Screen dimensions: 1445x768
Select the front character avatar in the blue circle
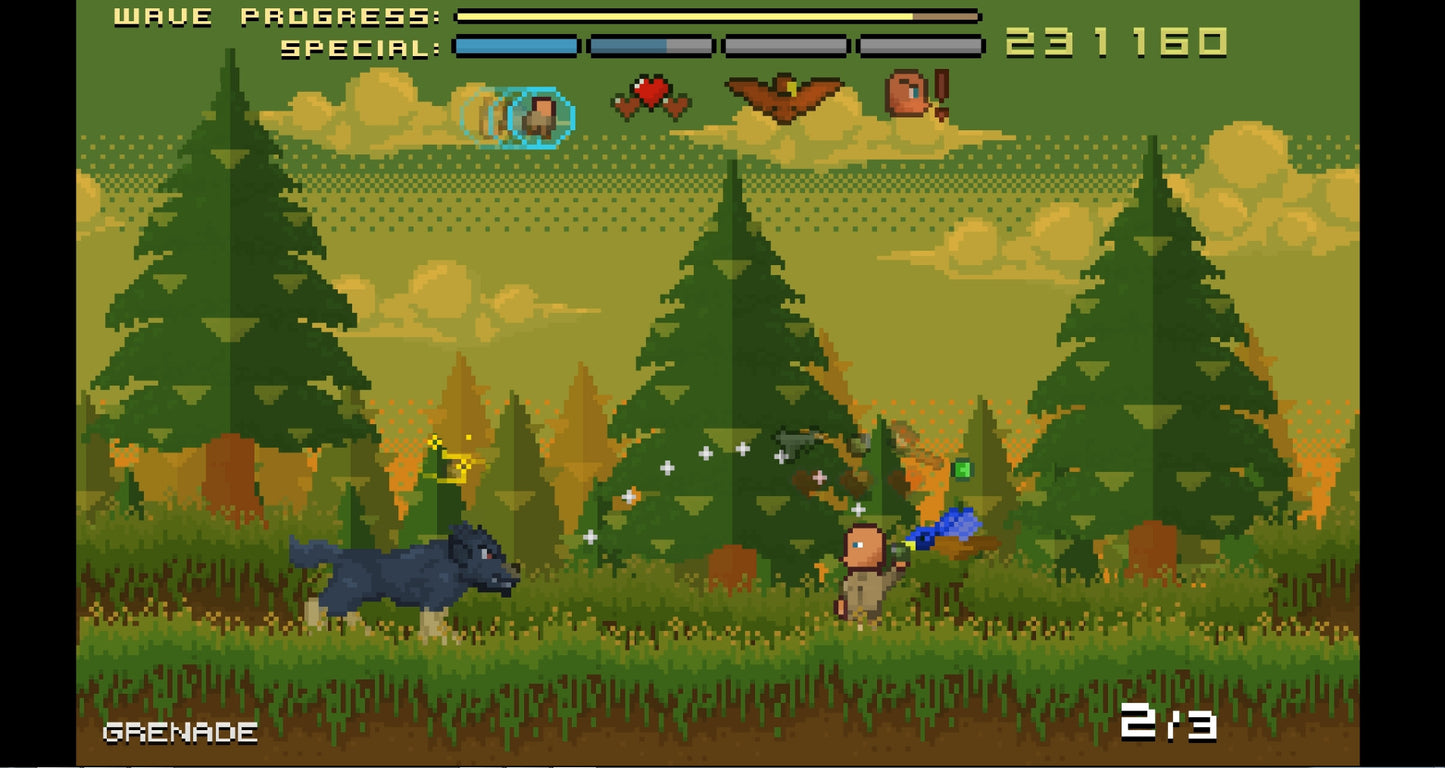(x=540, y=116)
